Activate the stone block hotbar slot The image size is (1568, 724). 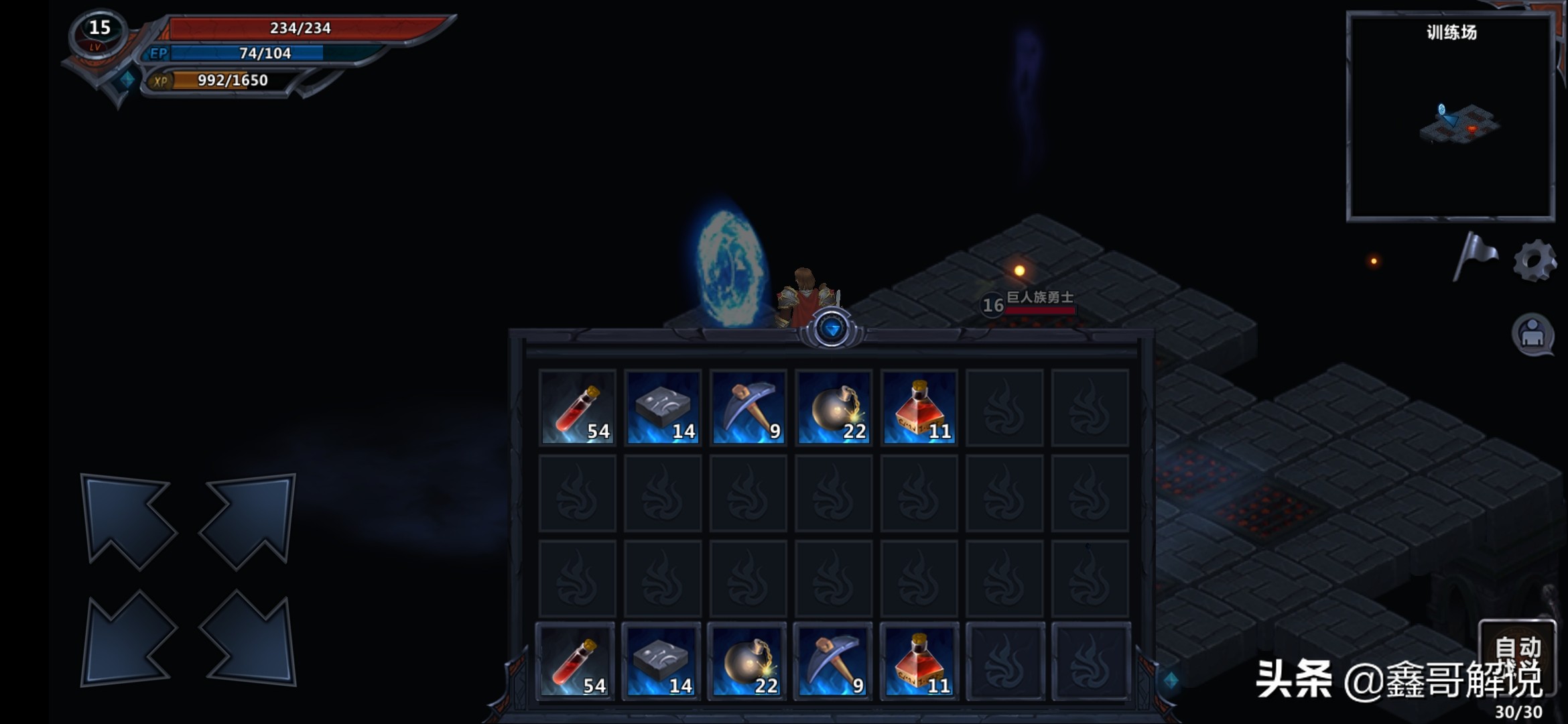tap(661, 662)
